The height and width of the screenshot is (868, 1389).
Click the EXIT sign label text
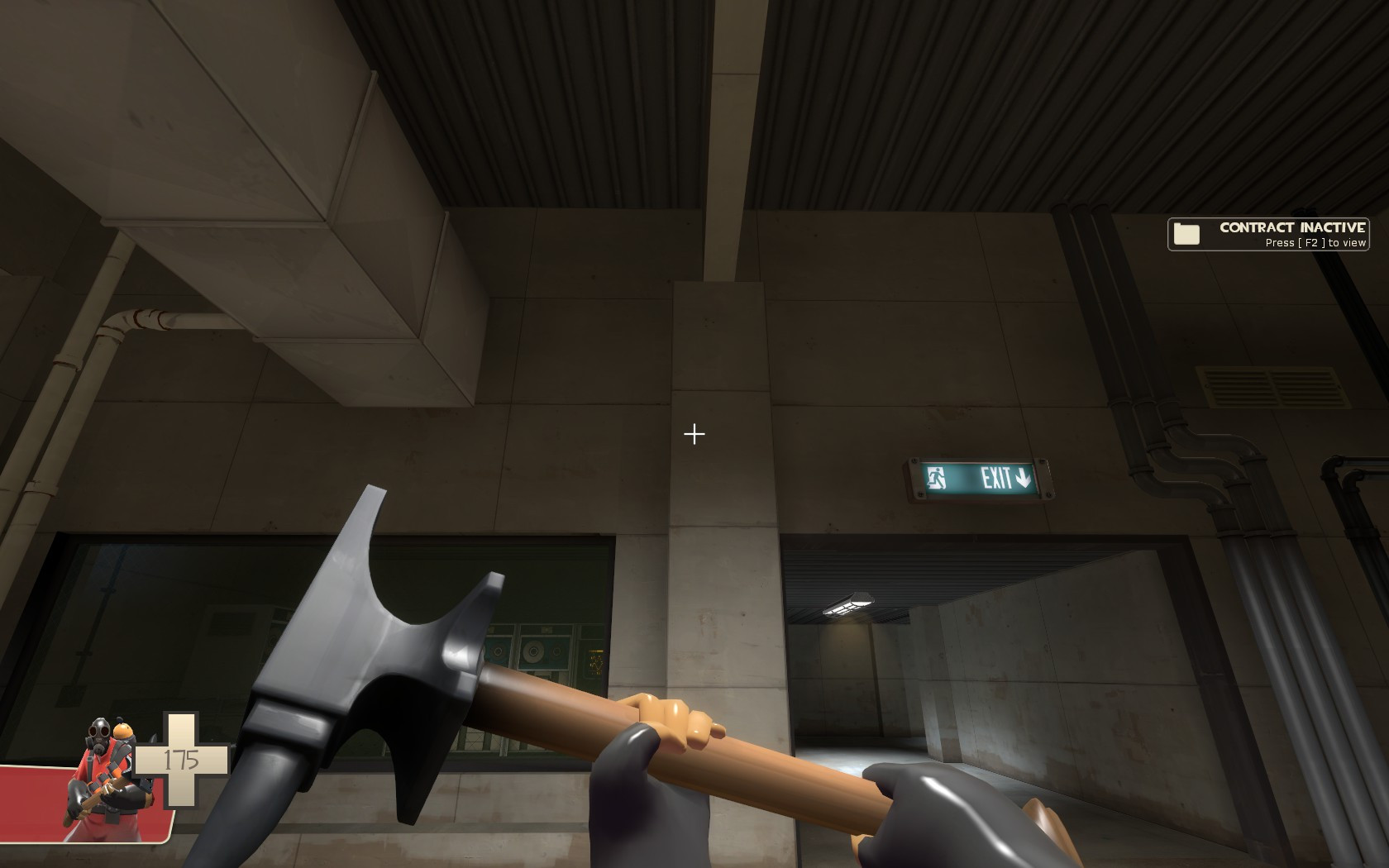point(995,477)
